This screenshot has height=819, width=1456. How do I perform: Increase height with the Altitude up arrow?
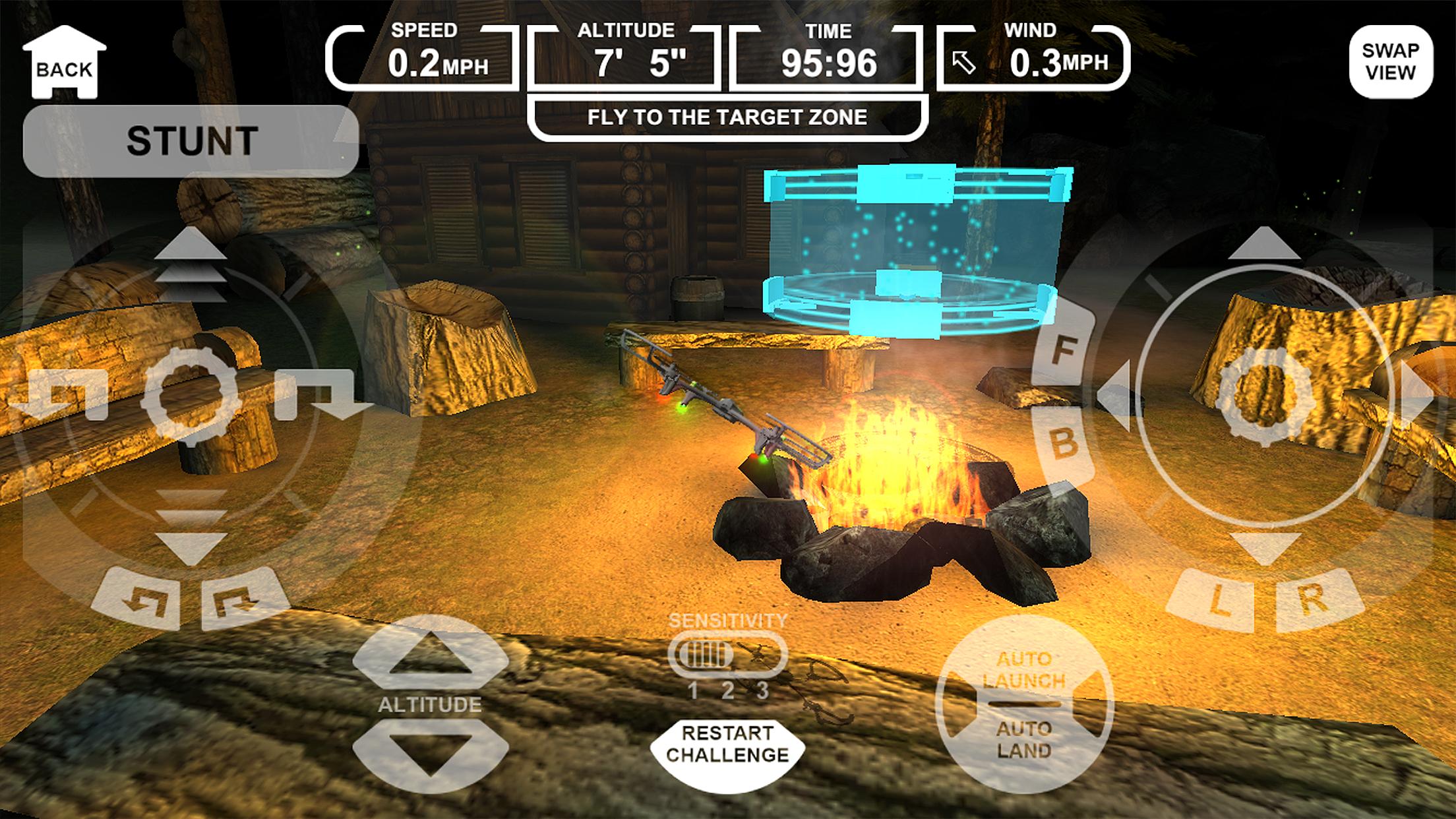pos(431,653)
